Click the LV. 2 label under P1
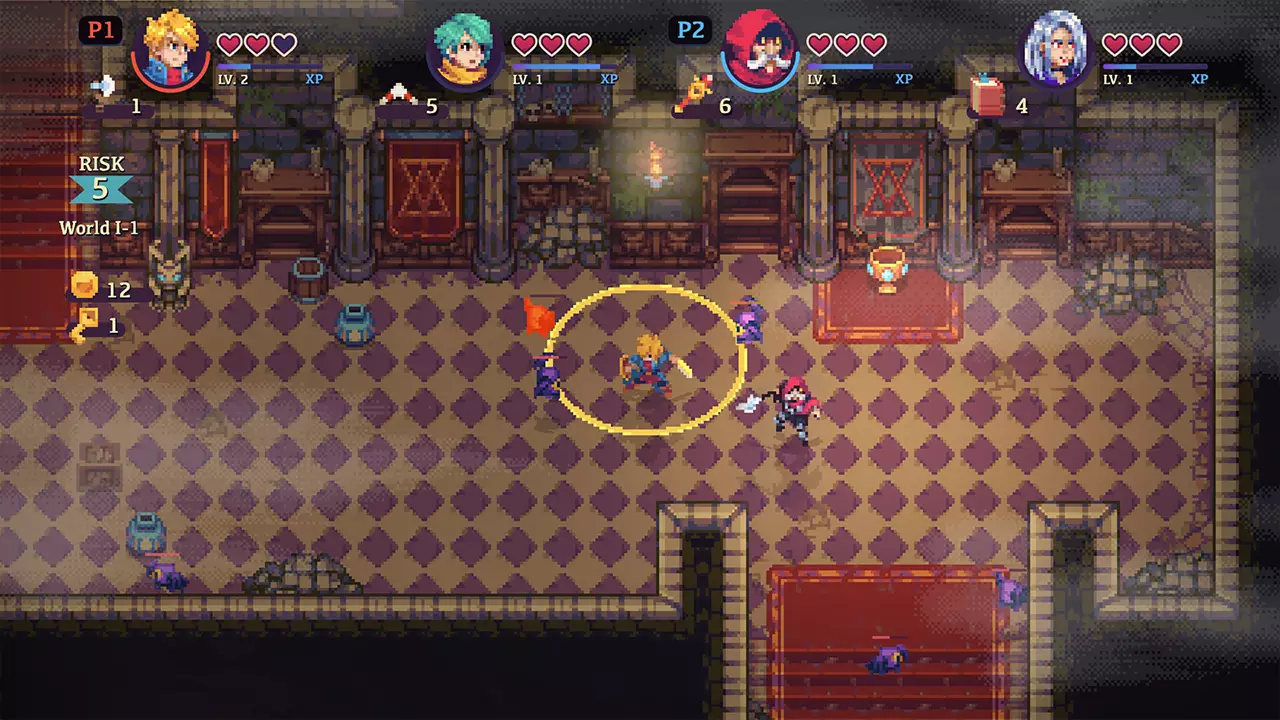Image resolution: width=1280 pixels, height=720 pixels. (232, 79)
